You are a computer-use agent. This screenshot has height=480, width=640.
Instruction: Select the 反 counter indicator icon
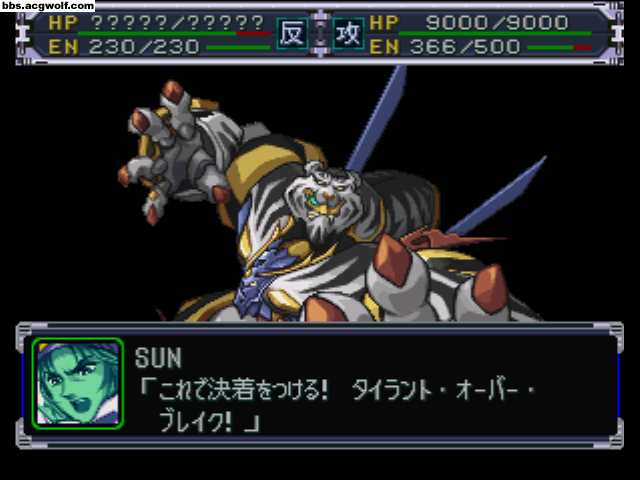291,32
